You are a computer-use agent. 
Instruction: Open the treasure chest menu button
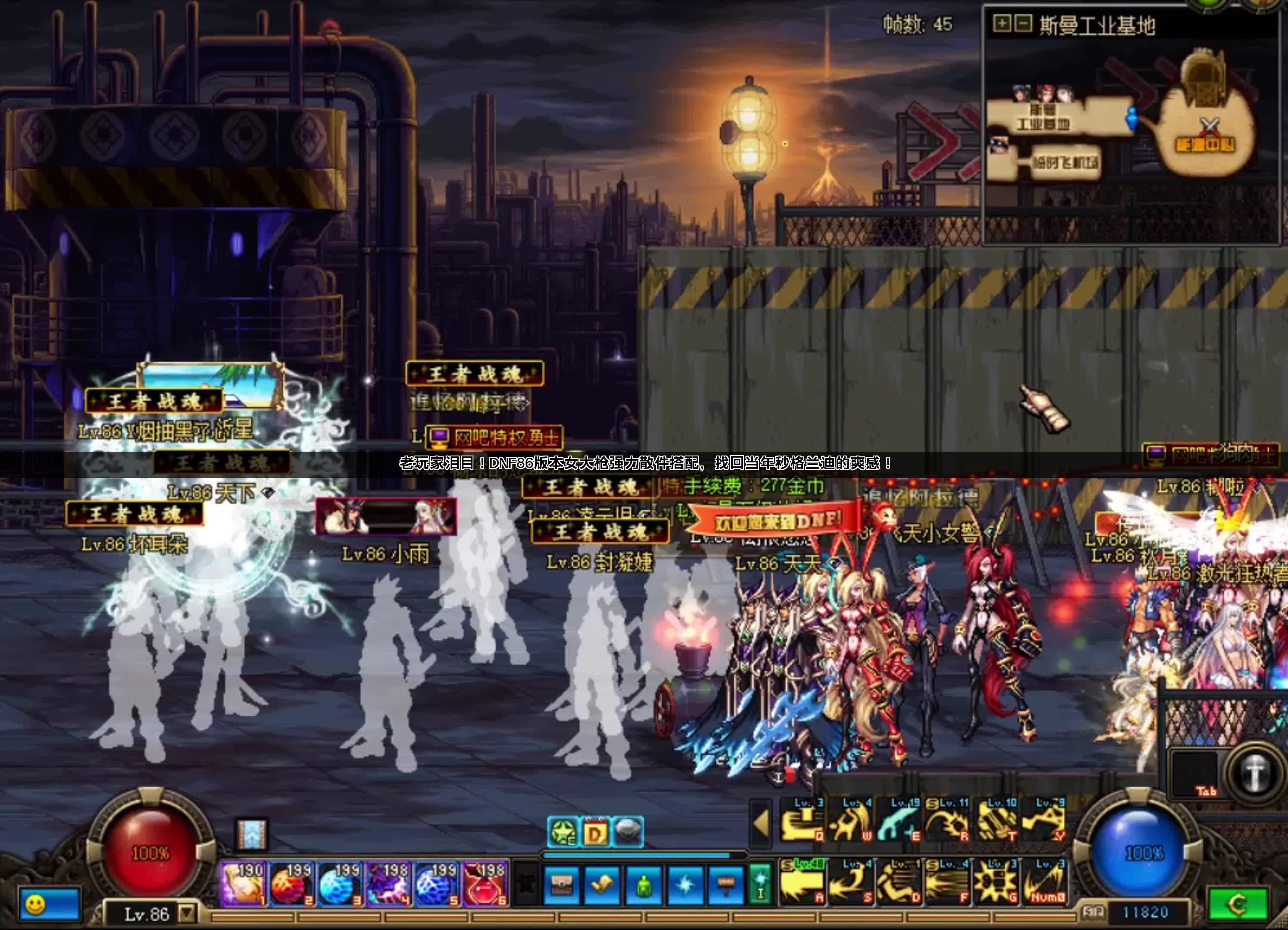click(x=562, y=884)
